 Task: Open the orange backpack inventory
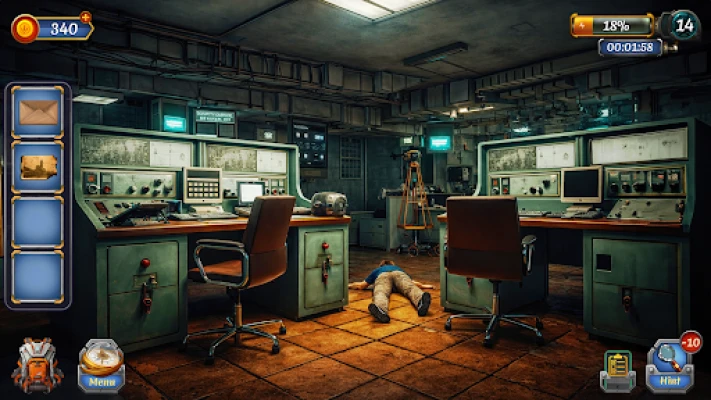point(37,366)
